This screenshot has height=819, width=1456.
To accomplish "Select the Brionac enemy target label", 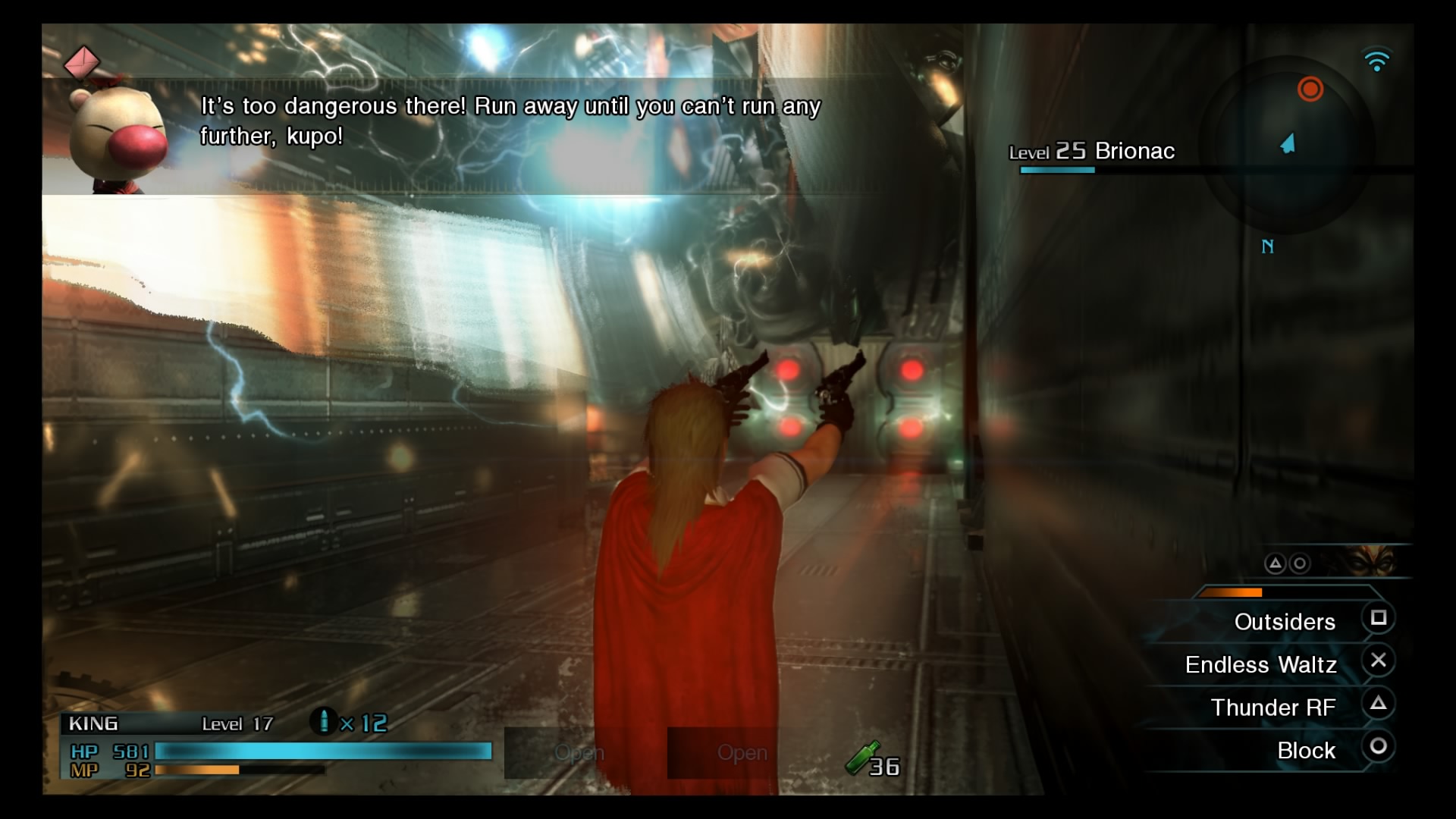I will coord(1092,152).
